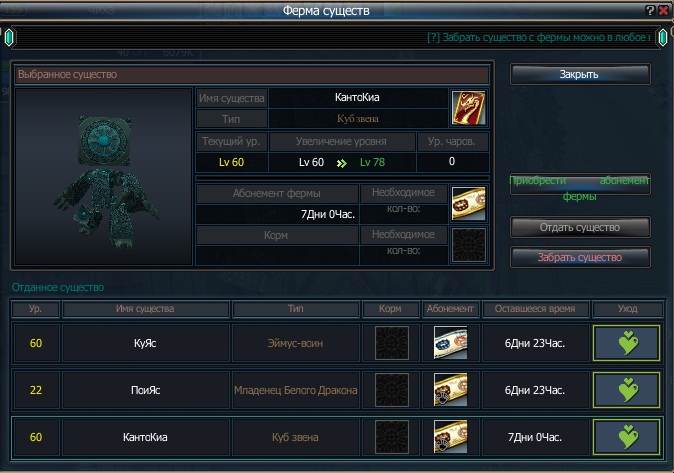Click the care heart button for КуЯс
The height and width of the screenshot is (473, 674).
click(x=626, y=343)
